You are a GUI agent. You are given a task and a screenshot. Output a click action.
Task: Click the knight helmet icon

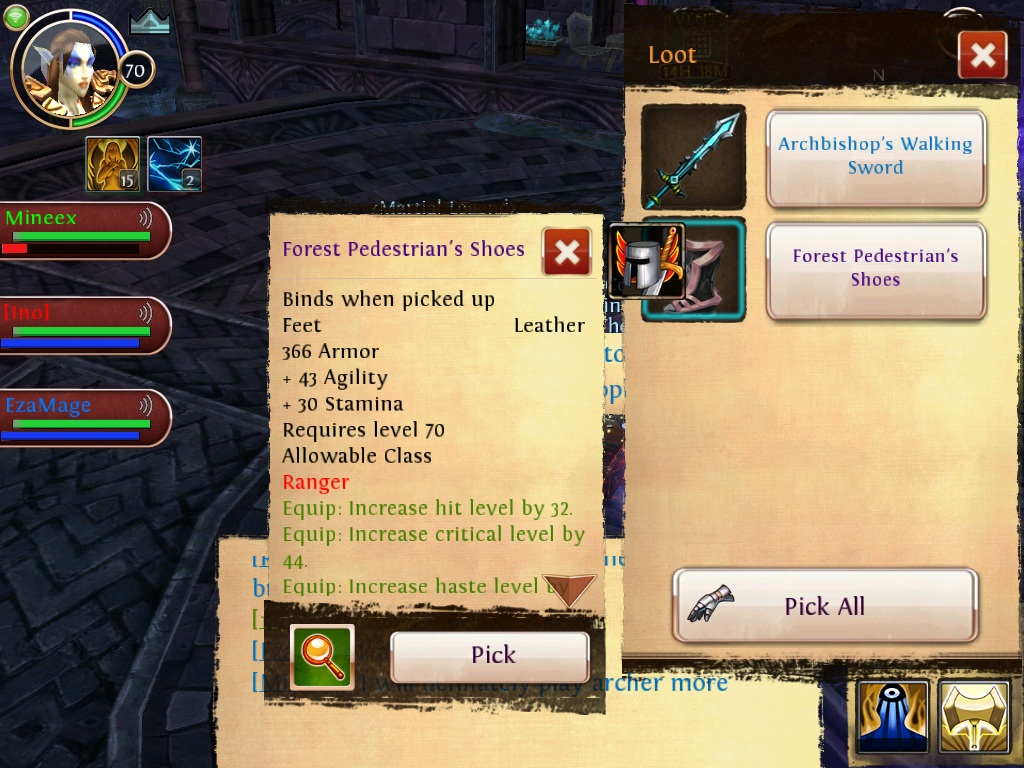(644, 260)
